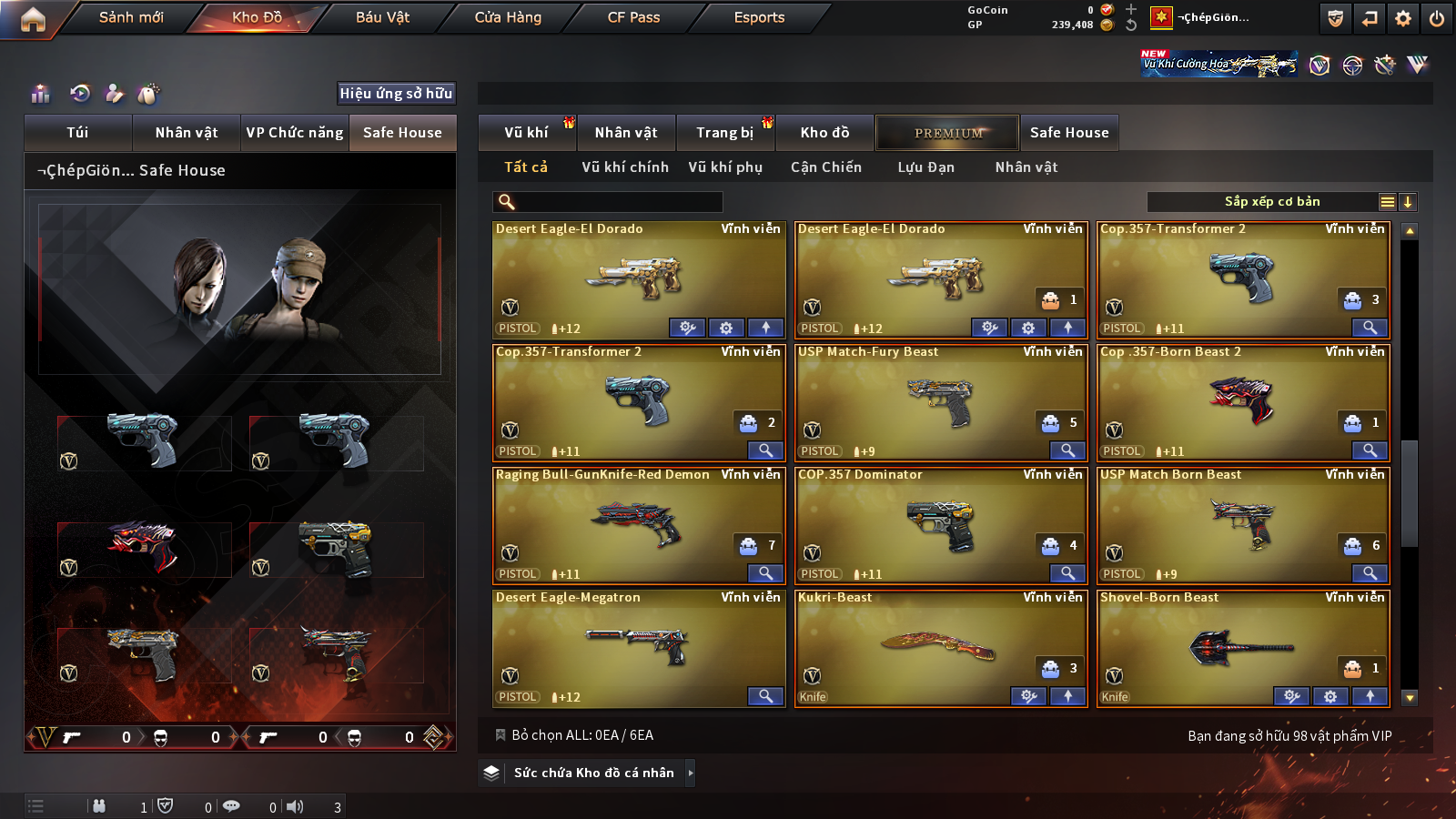Screen dimensions: 1456x819
Task: Open settings with the gear icon
Action: click(x=1403, y=18)
